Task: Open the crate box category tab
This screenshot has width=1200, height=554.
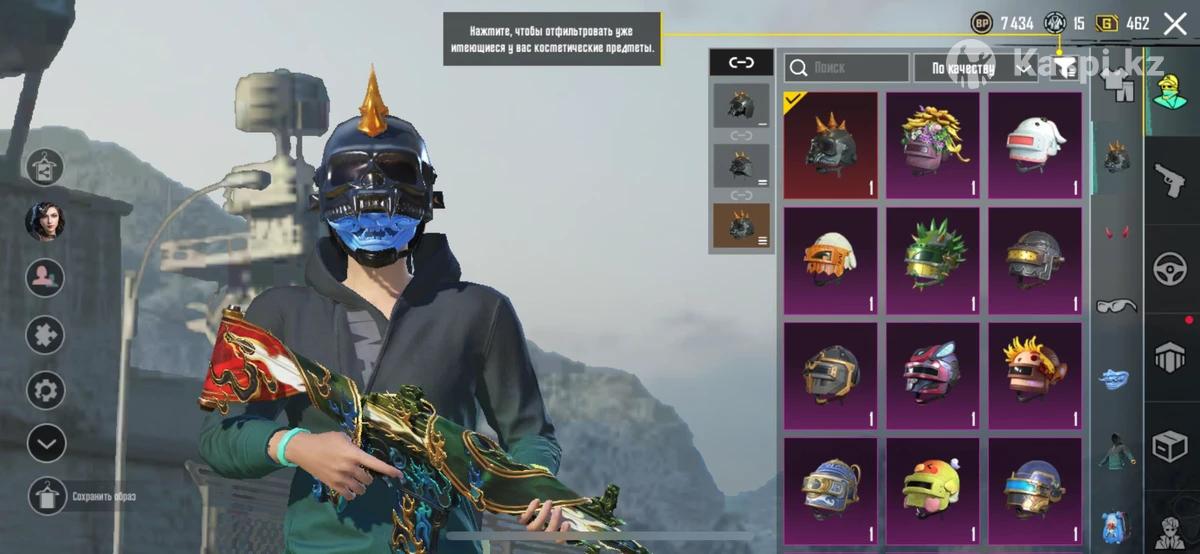Action: pyautogui.click(x=1171, y=445)
